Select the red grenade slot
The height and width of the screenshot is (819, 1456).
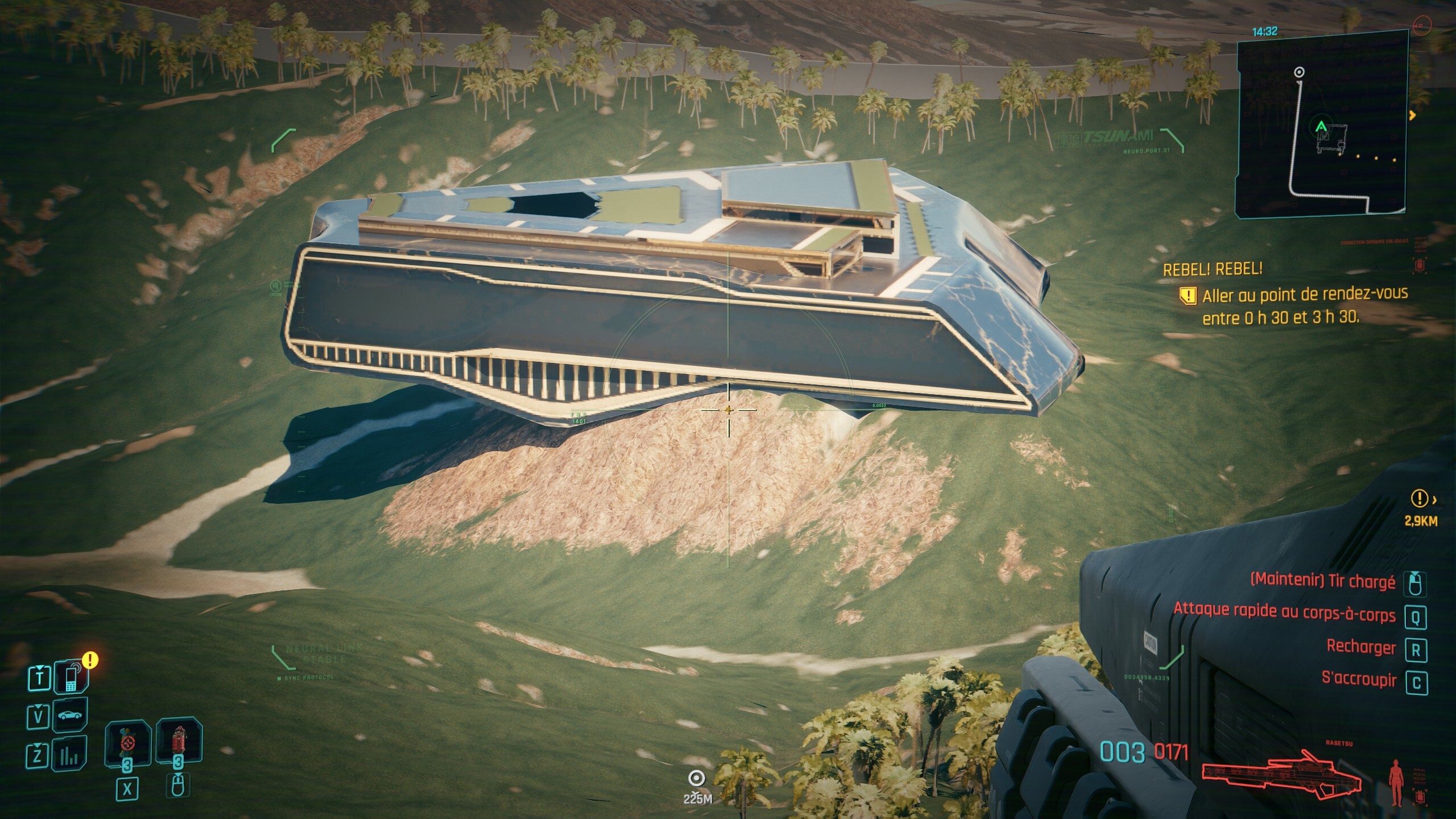click(179, 742)
